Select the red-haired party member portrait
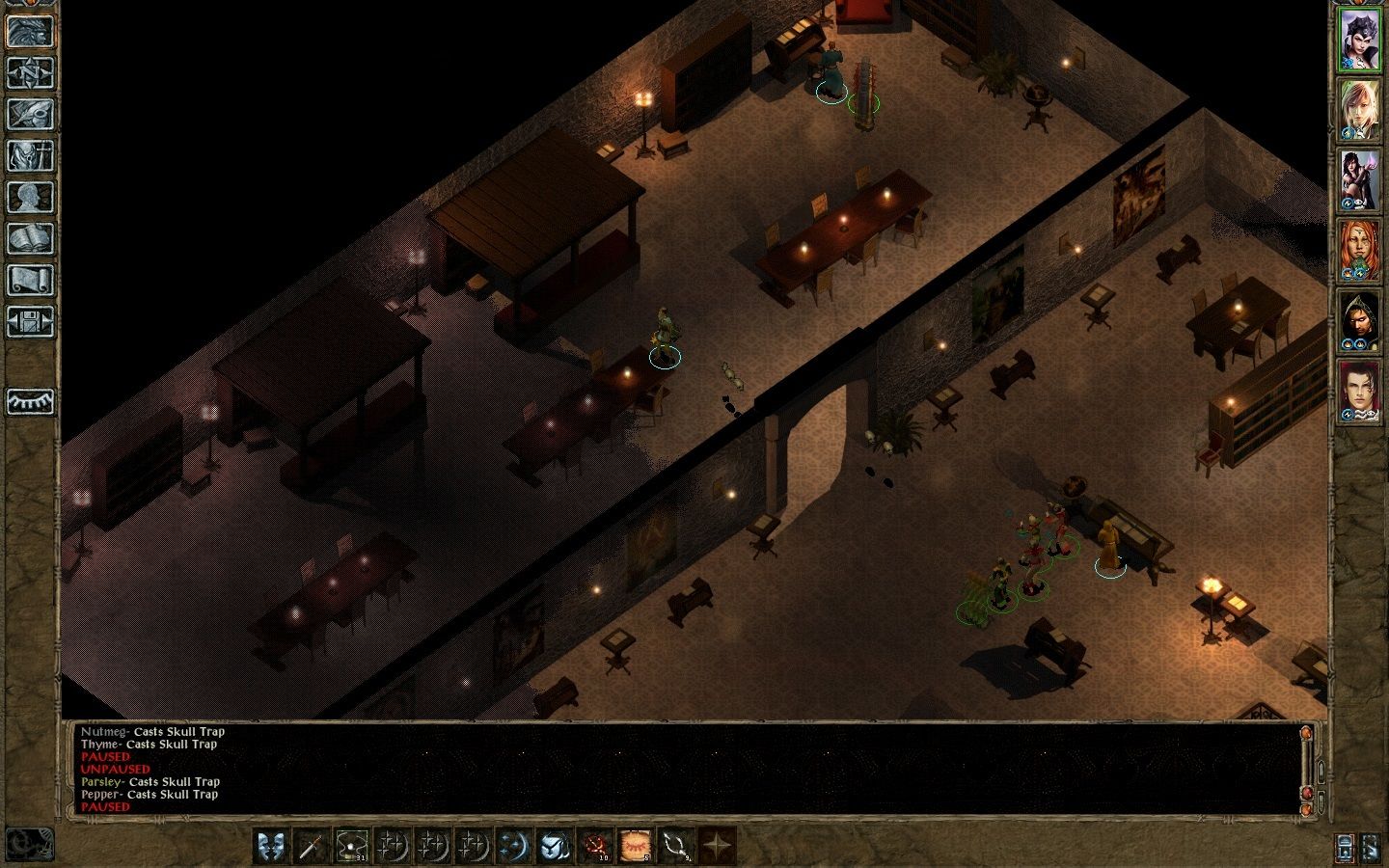This screenshot has height=868, width=1389. click(1359, 251)
